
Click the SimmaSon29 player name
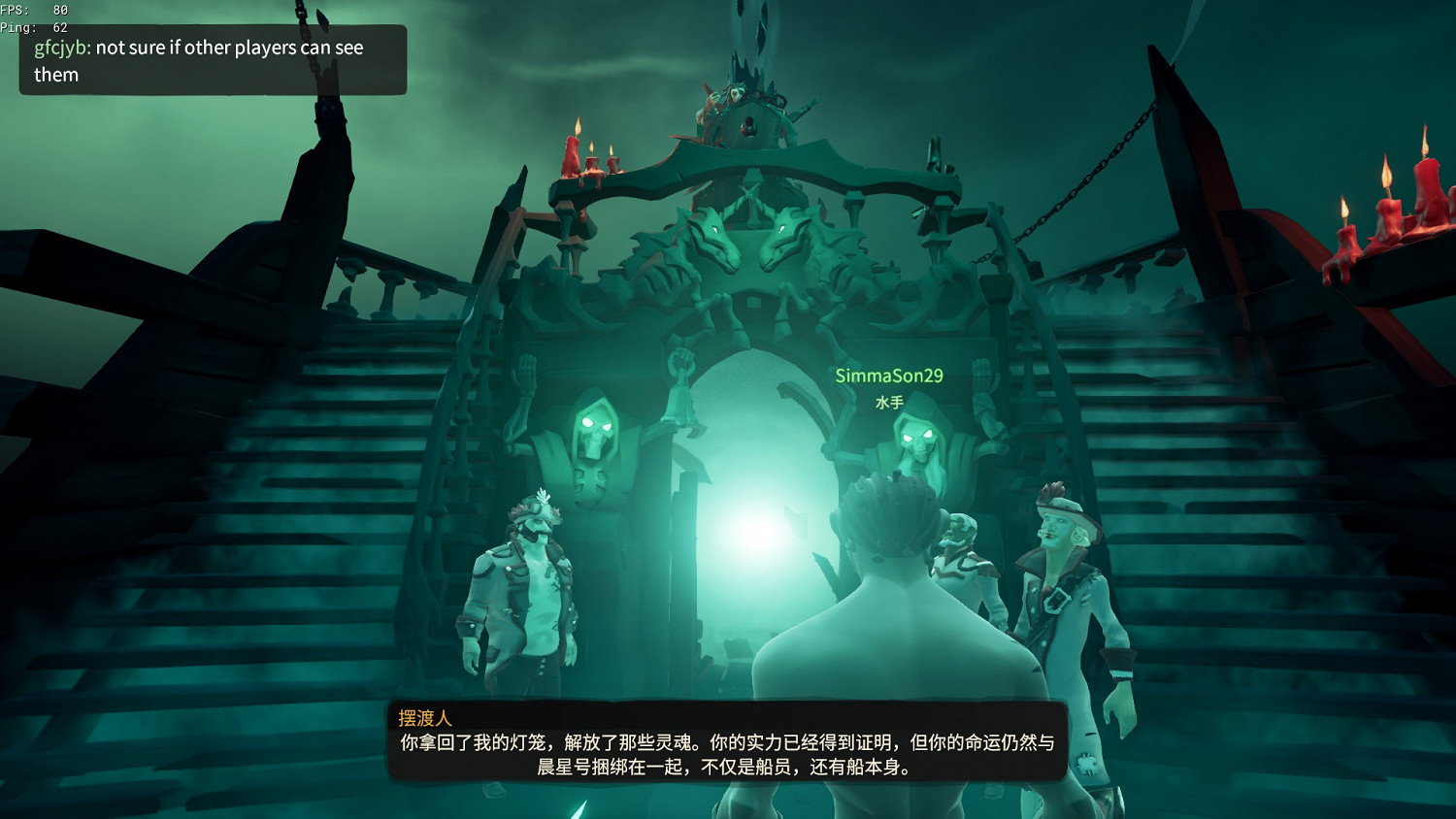tap(891, 374)
